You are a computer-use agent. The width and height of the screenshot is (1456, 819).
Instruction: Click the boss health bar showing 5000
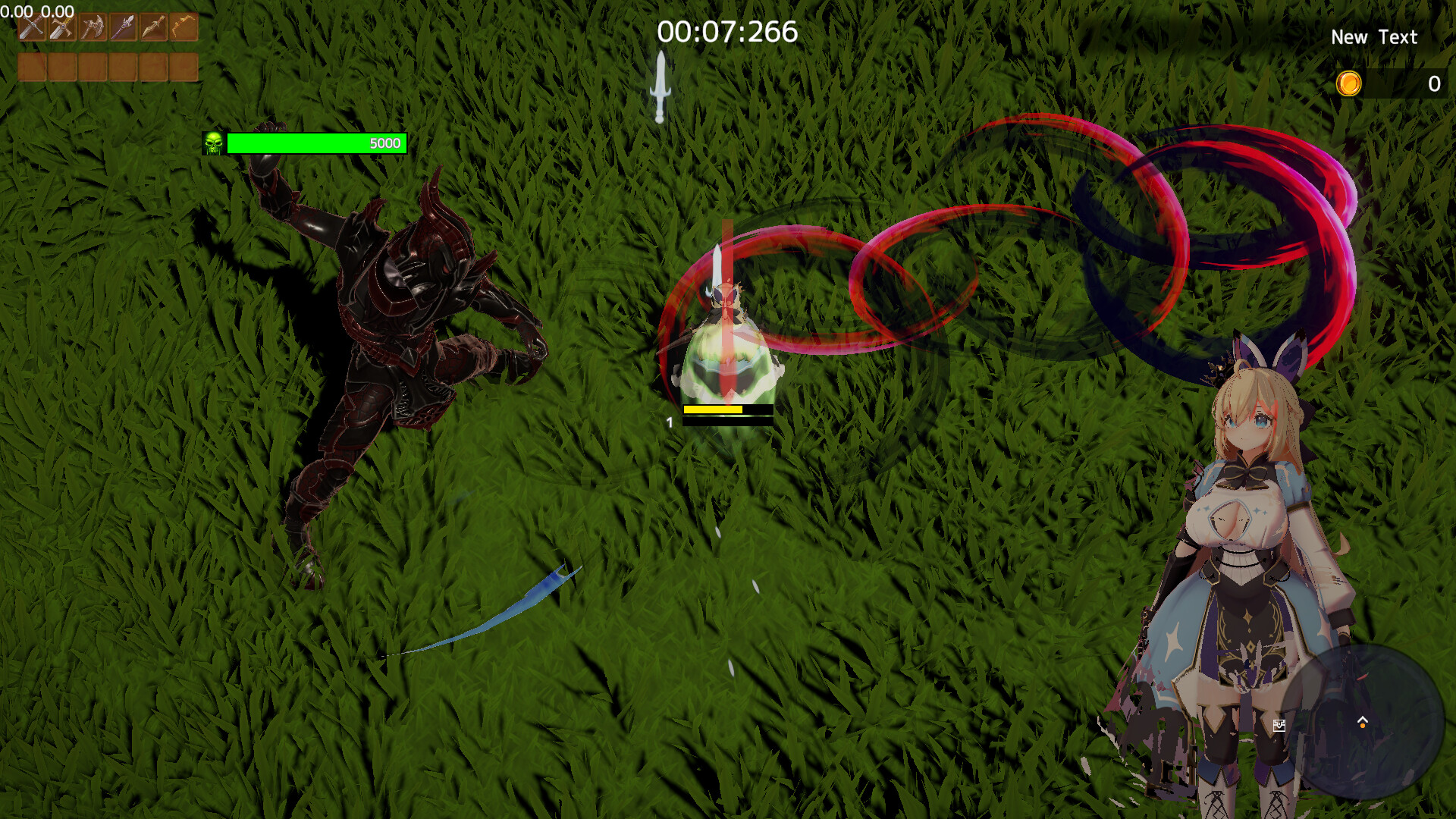(x=317, y=143)
